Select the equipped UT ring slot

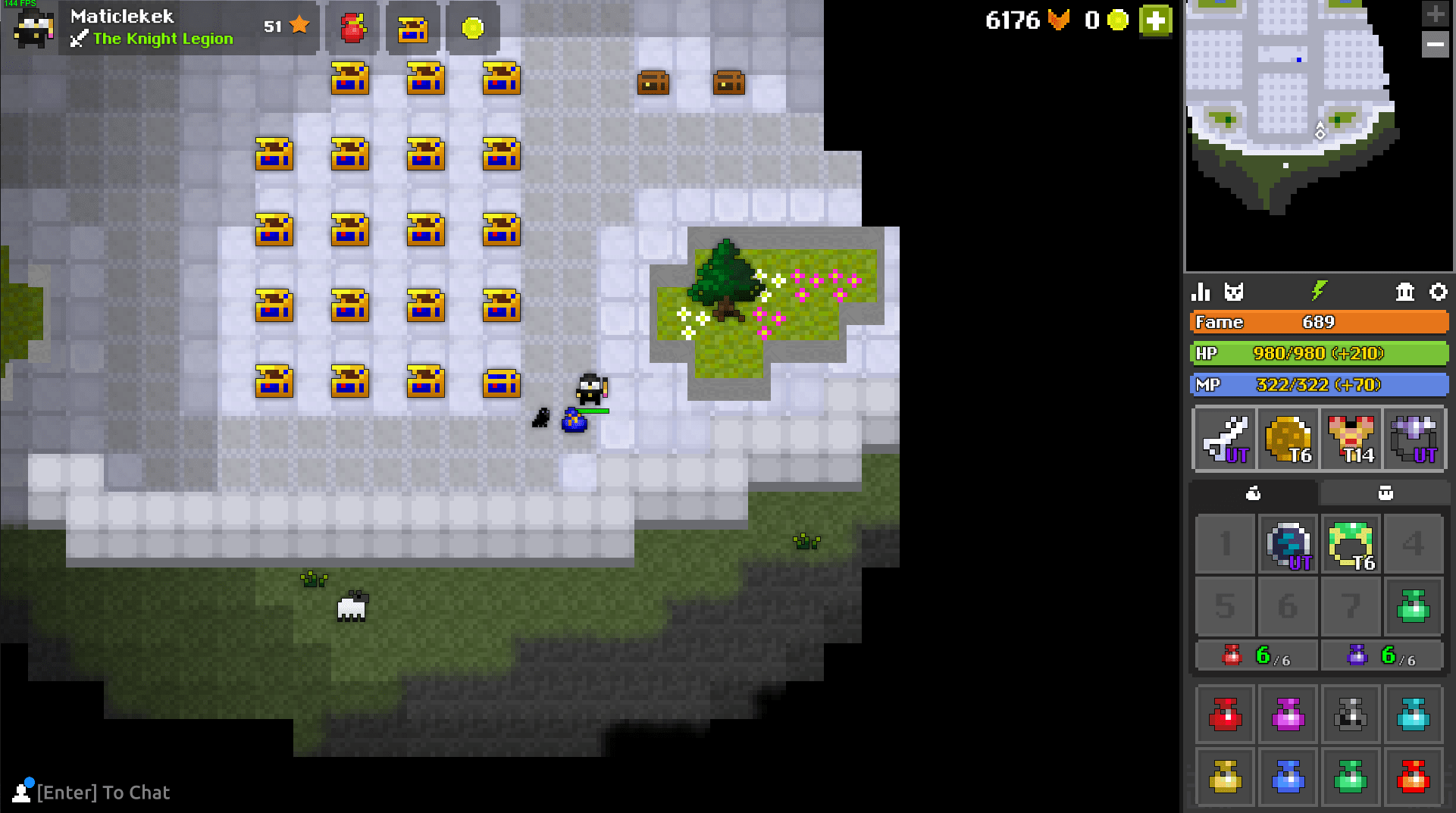(x=1414, y=439)
